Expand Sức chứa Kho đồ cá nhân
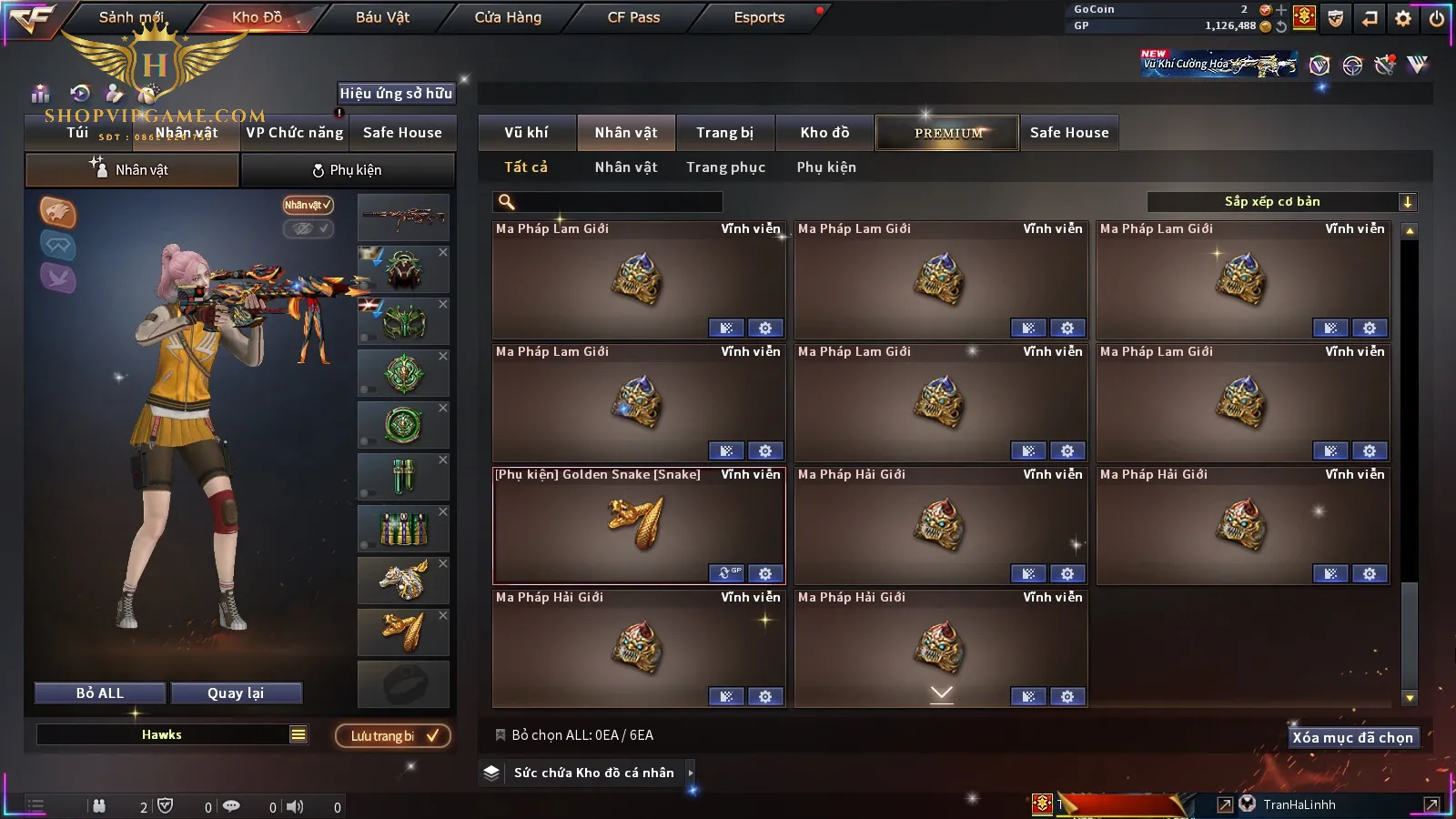1456x819 pixels. pos(593,773)
